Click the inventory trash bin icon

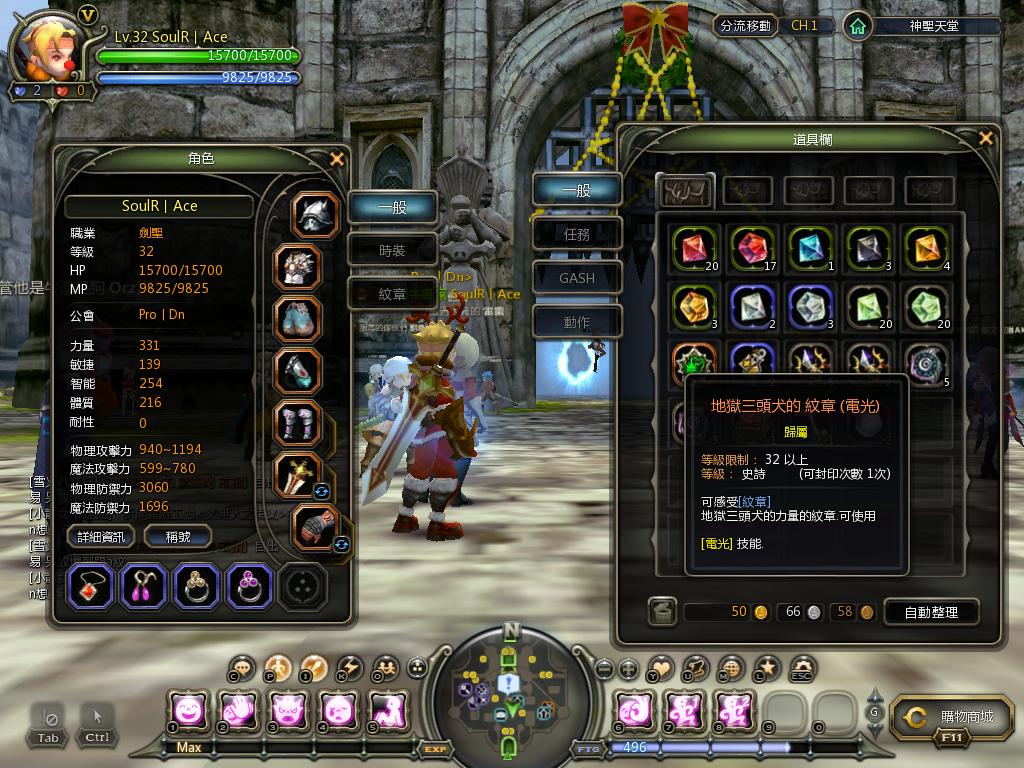(x=661, y=612)
